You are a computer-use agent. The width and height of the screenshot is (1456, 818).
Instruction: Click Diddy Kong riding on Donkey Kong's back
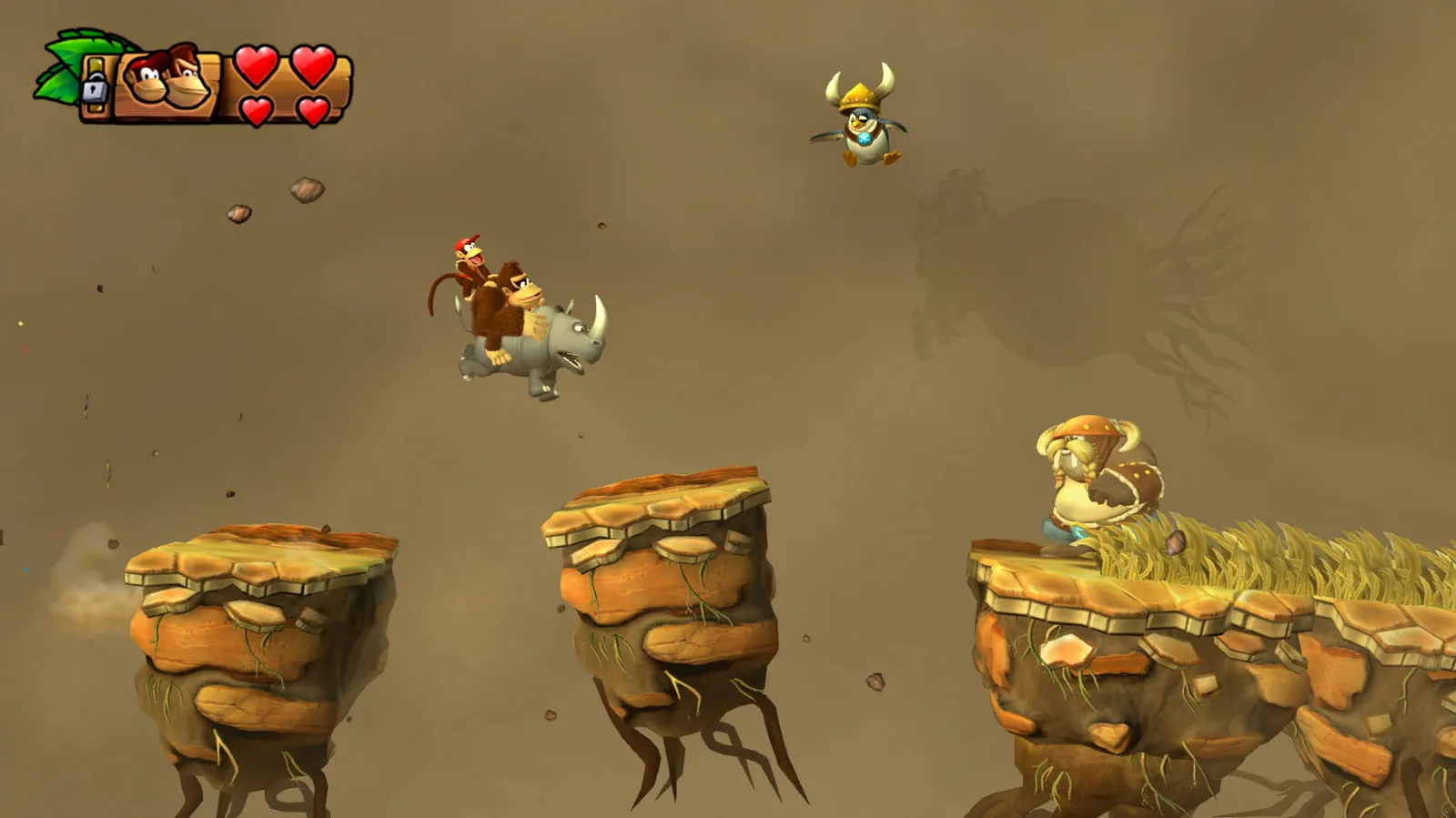[466, 264]
